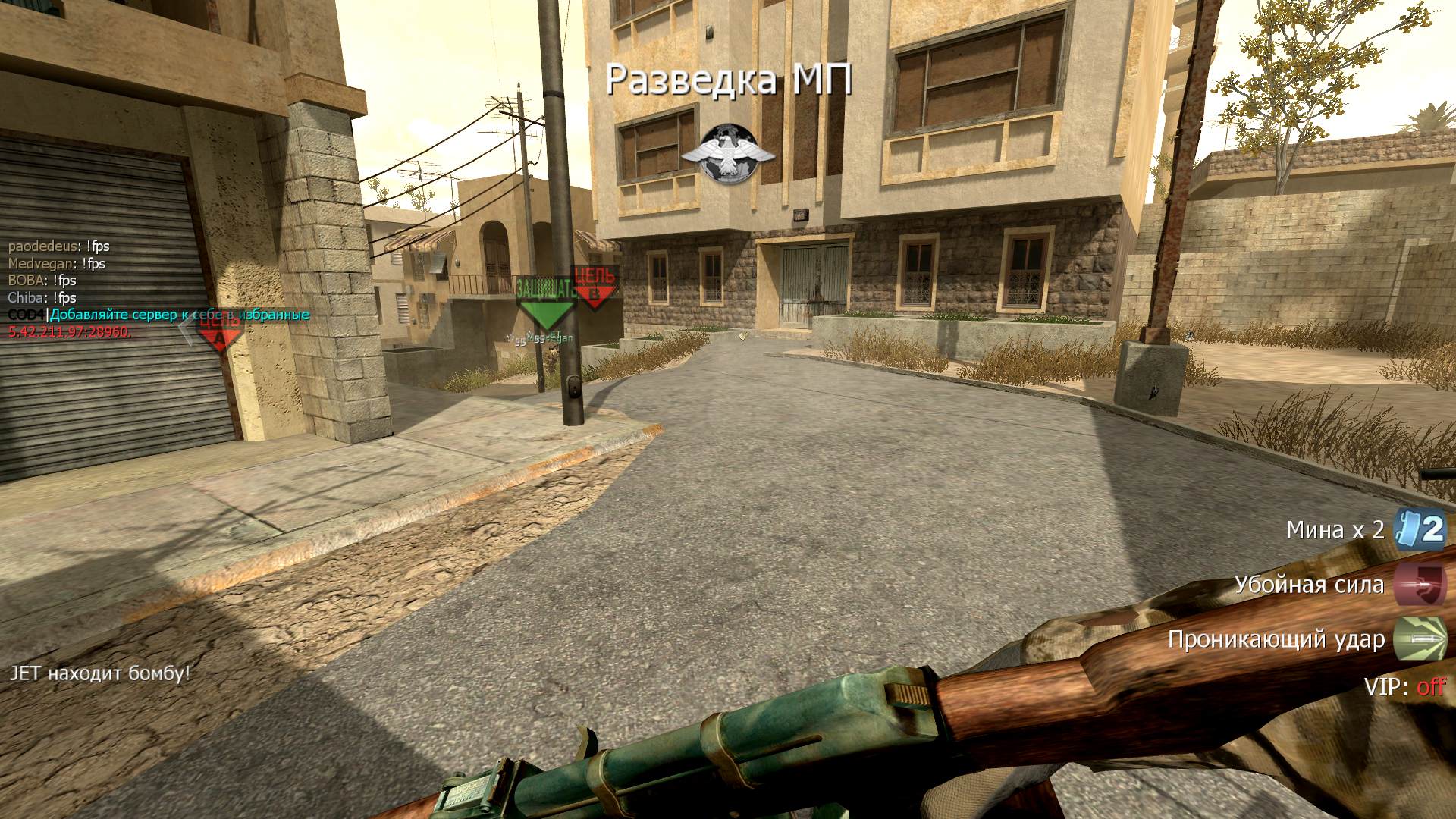
Task: Click the Разведка МП eagle emblem
Action: click(x=728, y=155)
